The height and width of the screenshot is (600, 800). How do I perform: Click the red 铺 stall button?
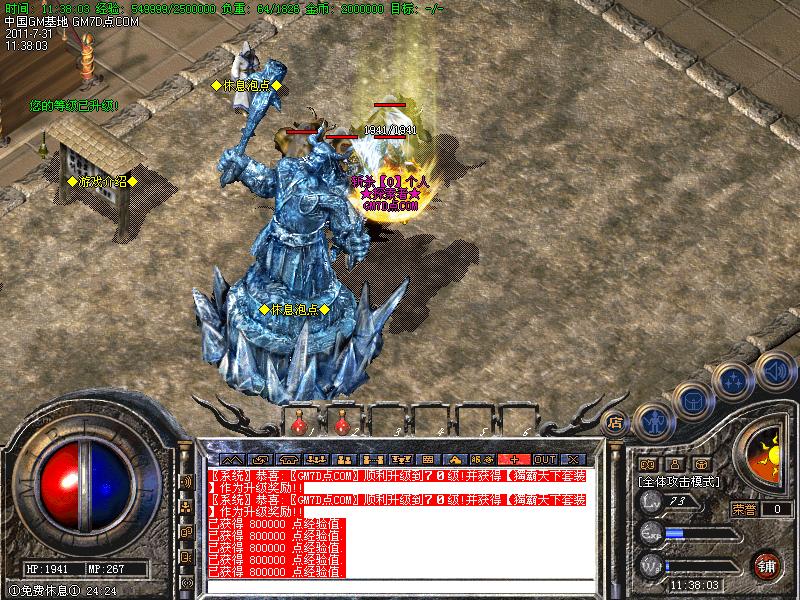[x=767, y=563]
